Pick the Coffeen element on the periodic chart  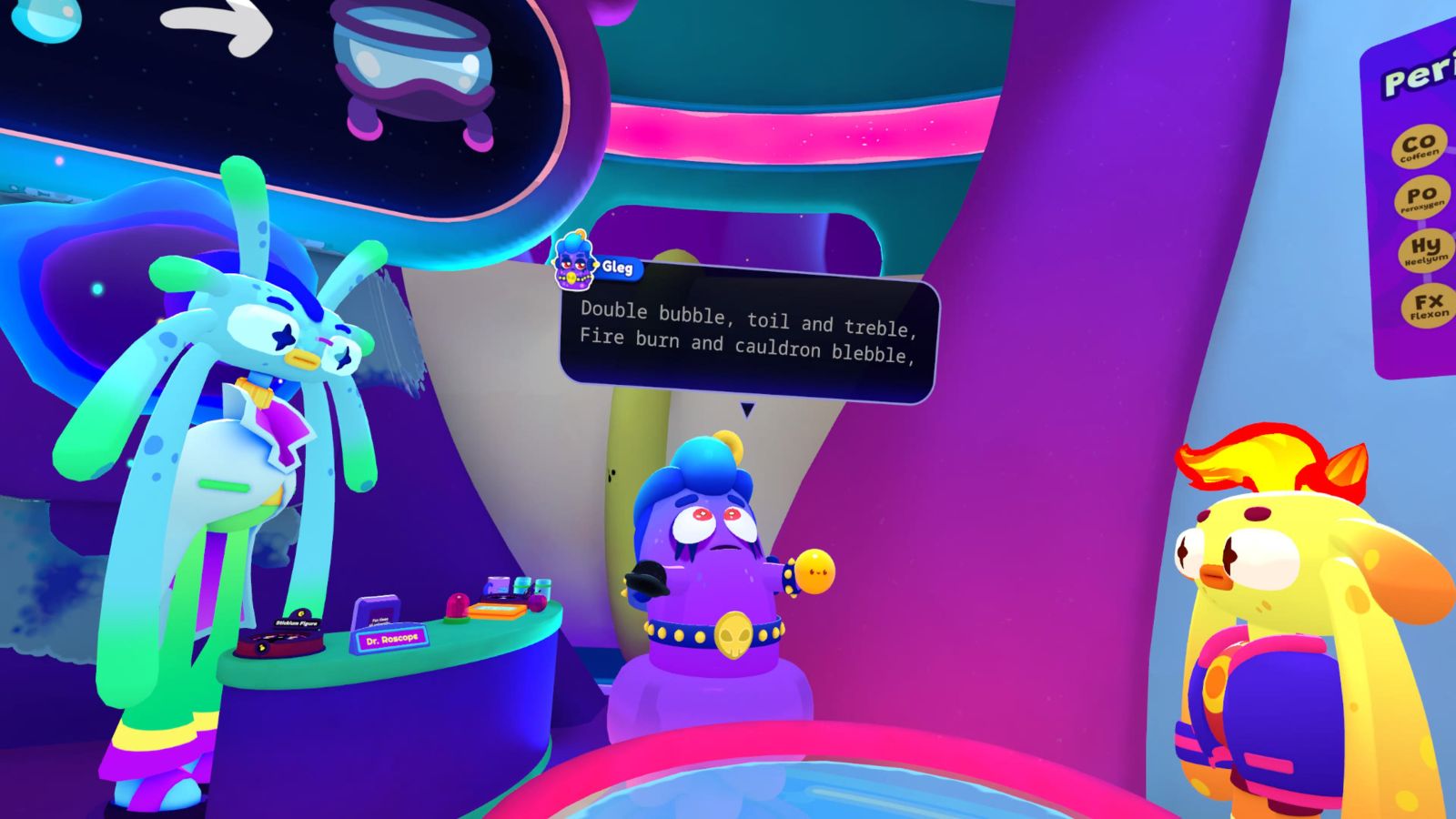pos(1421,146)
